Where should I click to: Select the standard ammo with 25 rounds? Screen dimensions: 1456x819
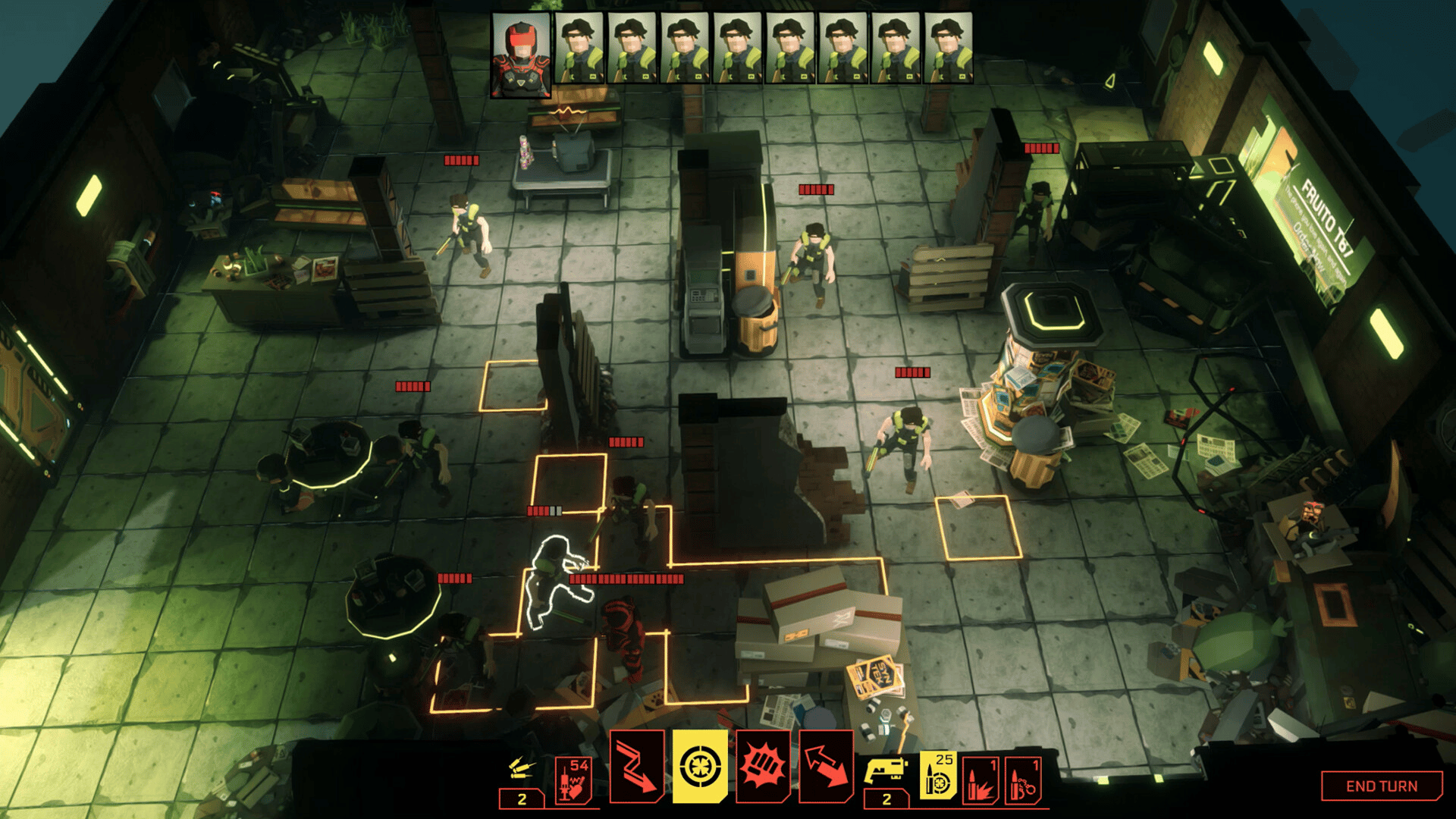click(938, 777)
